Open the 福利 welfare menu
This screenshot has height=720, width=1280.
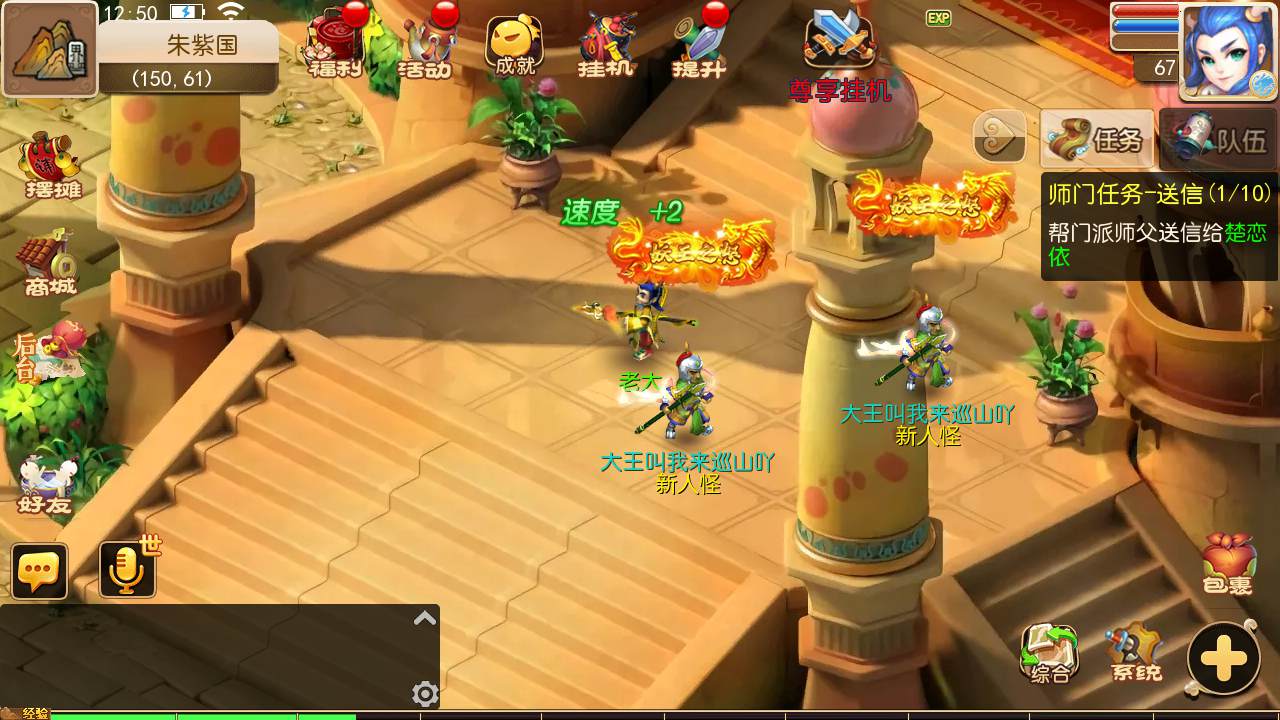coord(334,46)
